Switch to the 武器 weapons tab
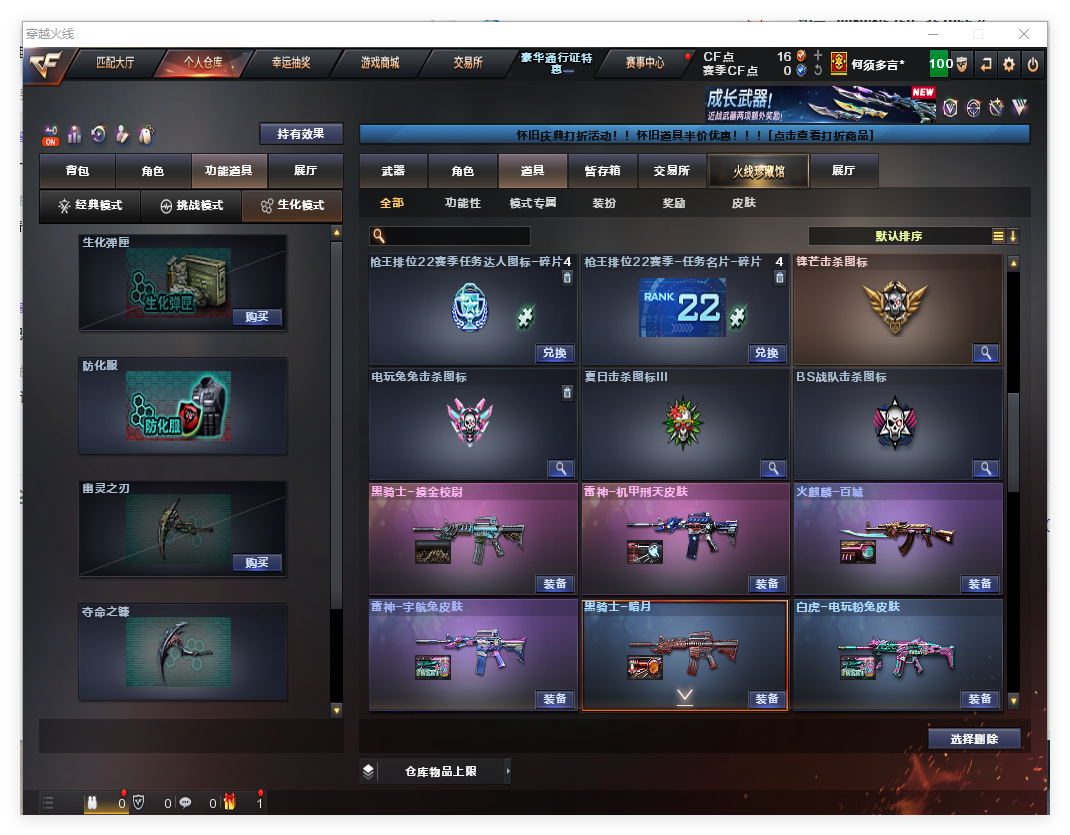This screenshot has width=1070, height=835. (393, 171)
